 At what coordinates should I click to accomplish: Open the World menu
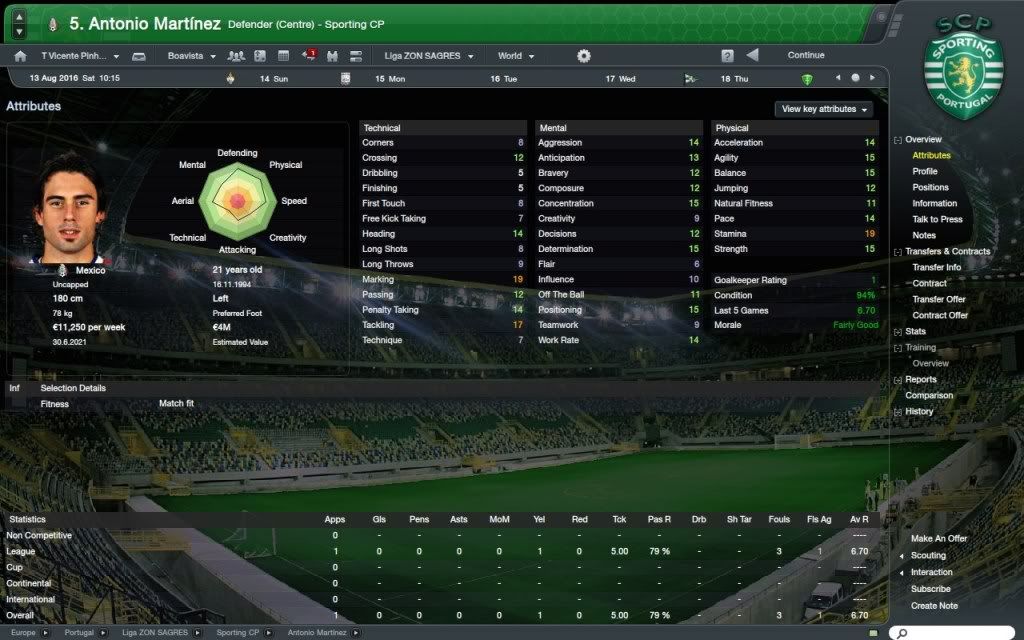pos(516,56)
